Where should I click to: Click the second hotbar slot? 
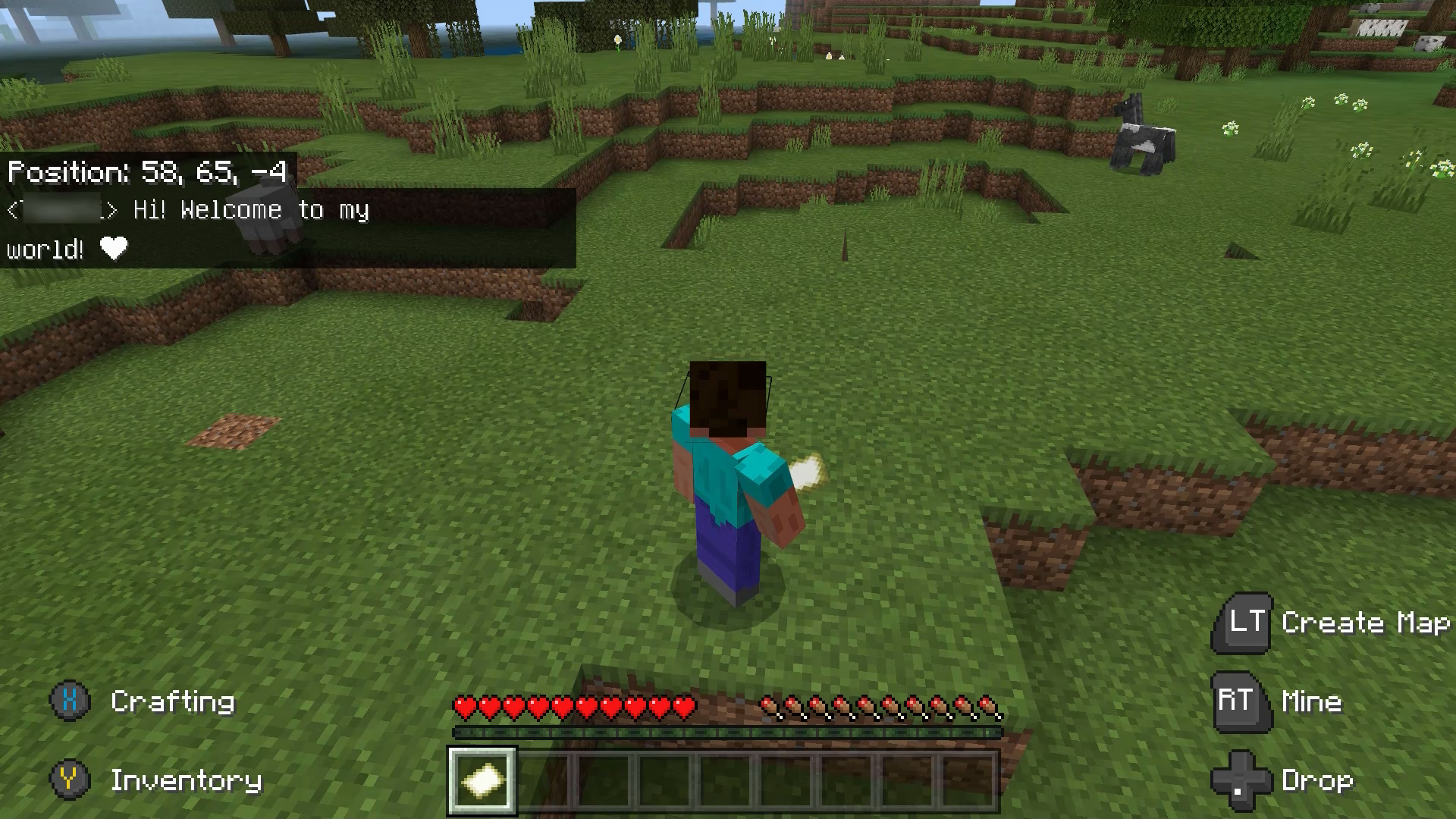tap(543, 781)
